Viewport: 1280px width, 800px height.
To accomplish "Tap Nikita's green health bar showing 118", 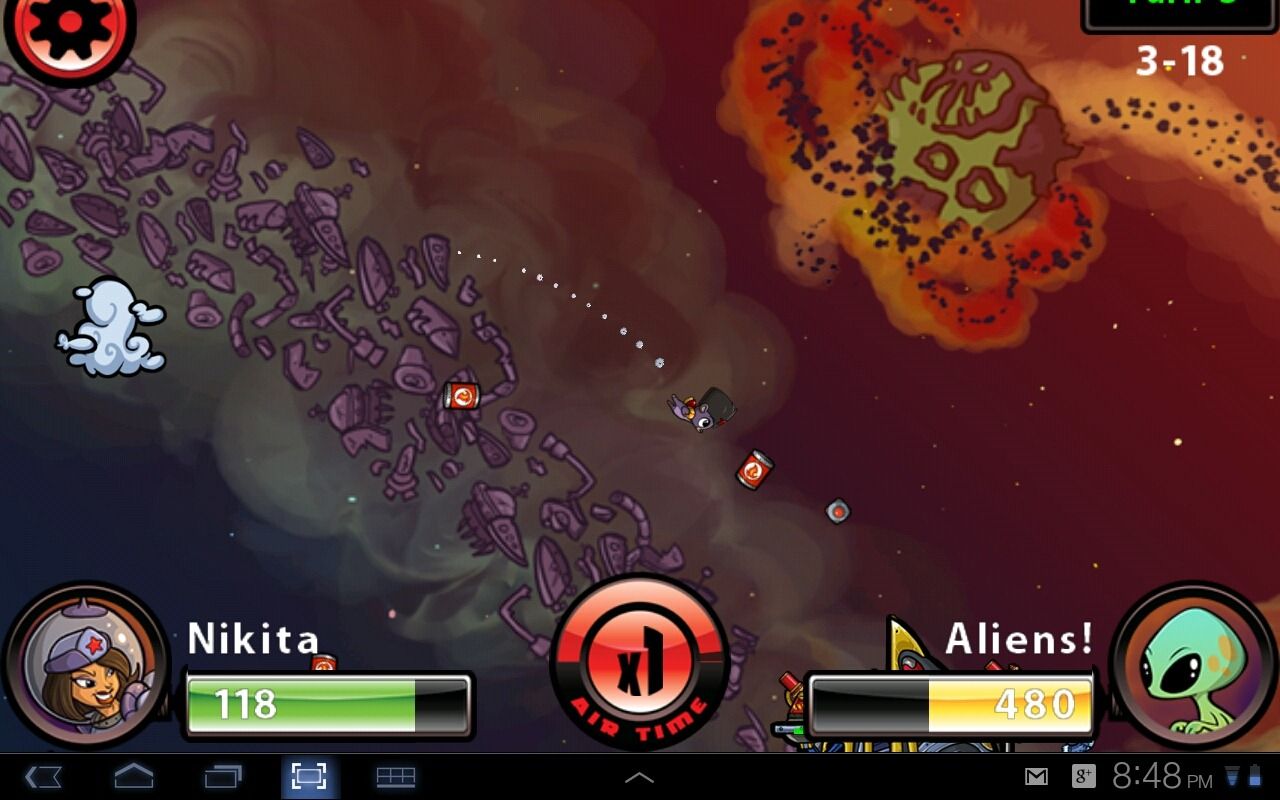I will pyautogui.click(x=327, y=703).
